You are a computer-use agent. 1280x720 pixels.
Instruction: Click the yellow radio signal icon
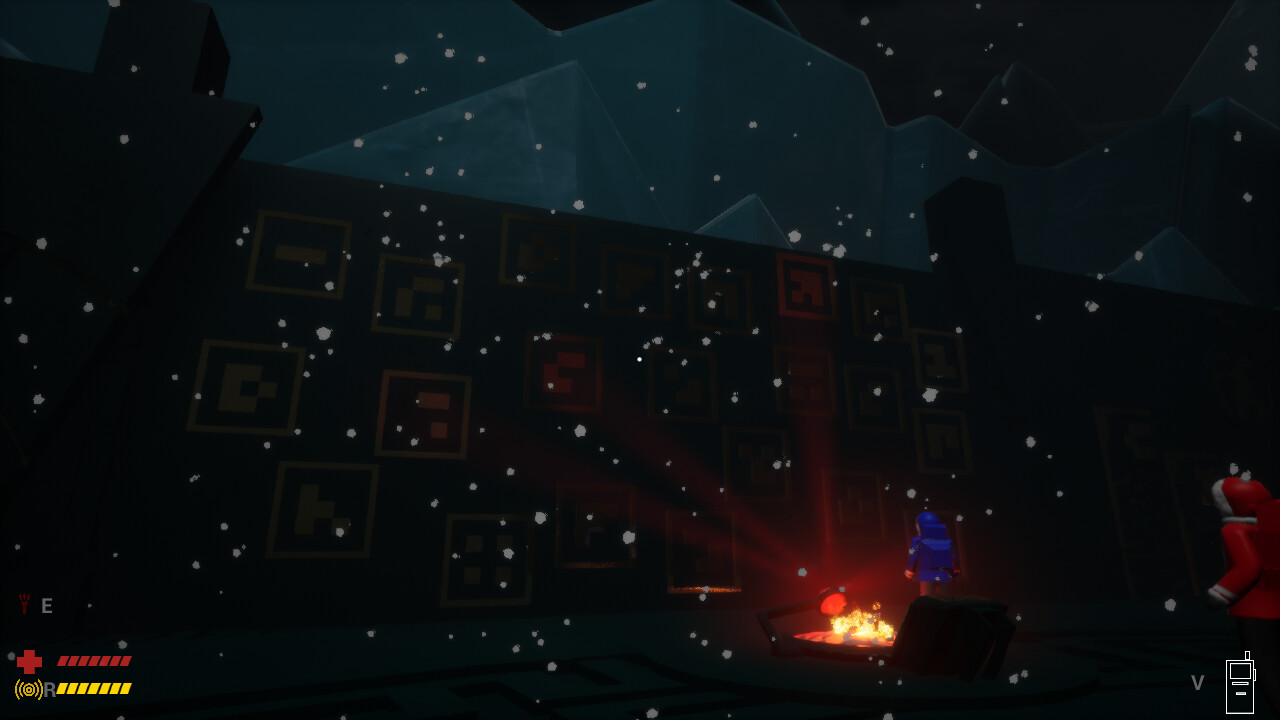coord(29,688)
